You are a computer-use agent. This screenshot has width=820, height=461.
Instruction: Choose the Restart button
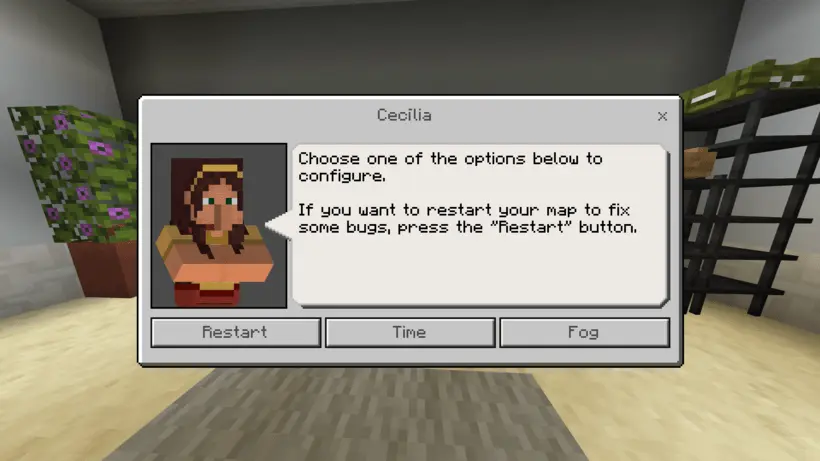click(x=235, y=332)
